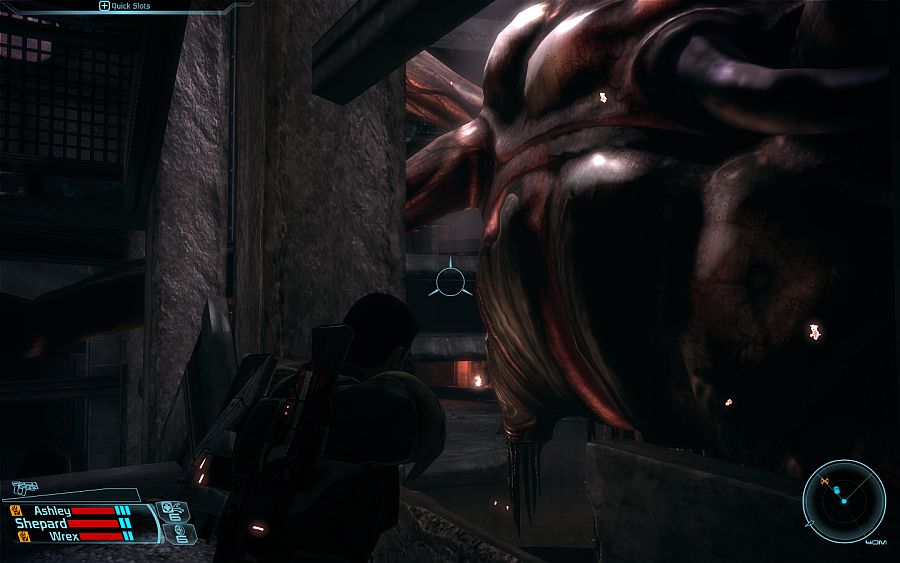Use the medi-gel icon with spray

(171, 510)
